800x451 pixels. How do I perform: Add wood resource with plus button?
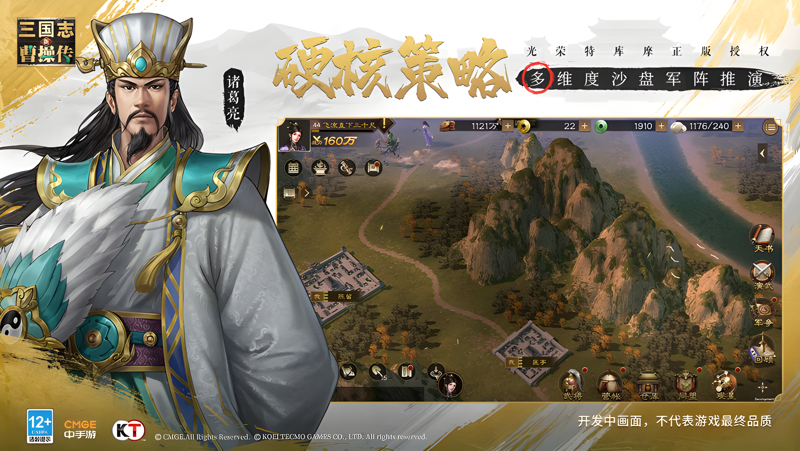click(507, 126)
